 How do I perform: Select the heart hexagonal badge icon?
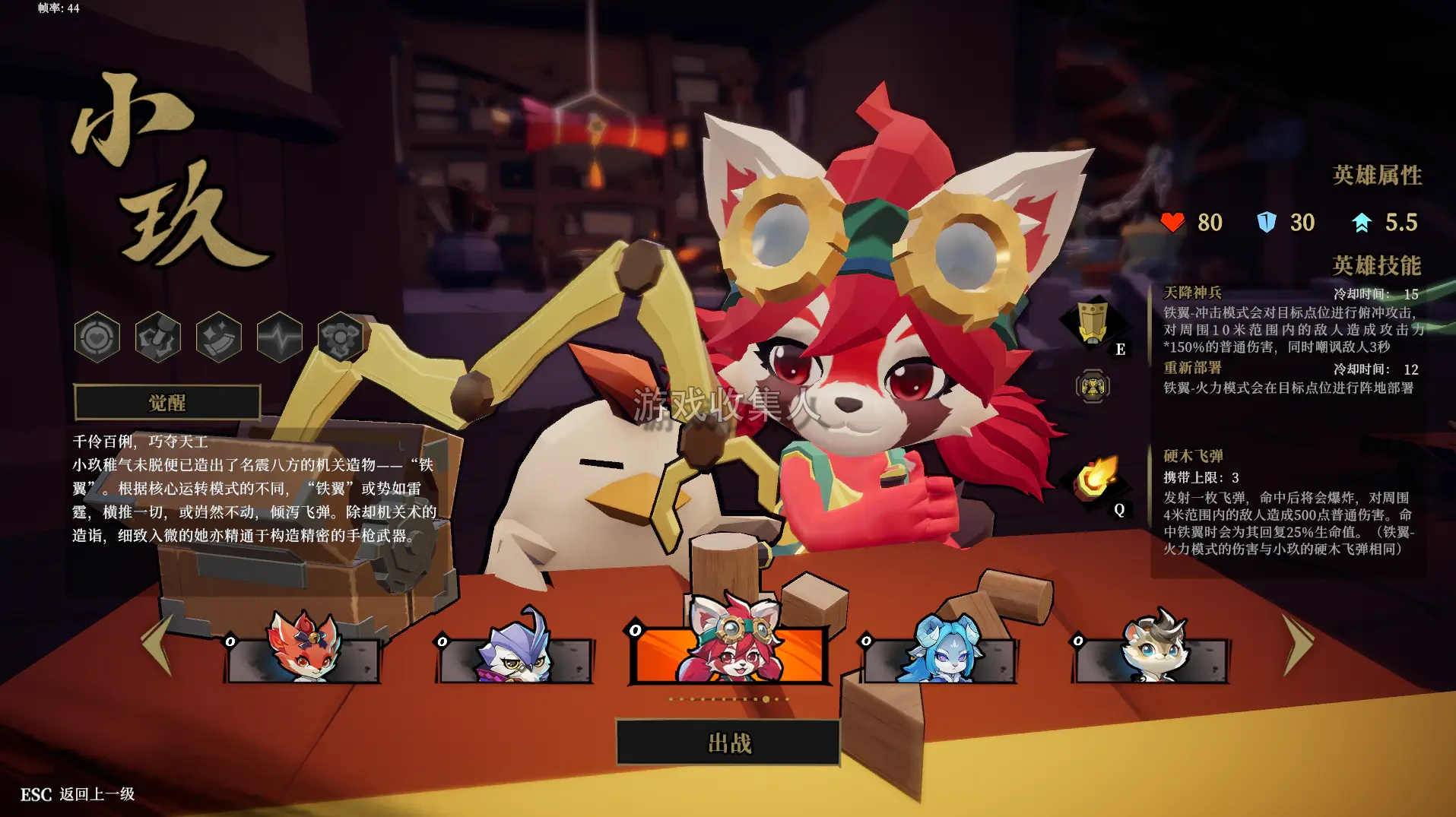(97, 337)
